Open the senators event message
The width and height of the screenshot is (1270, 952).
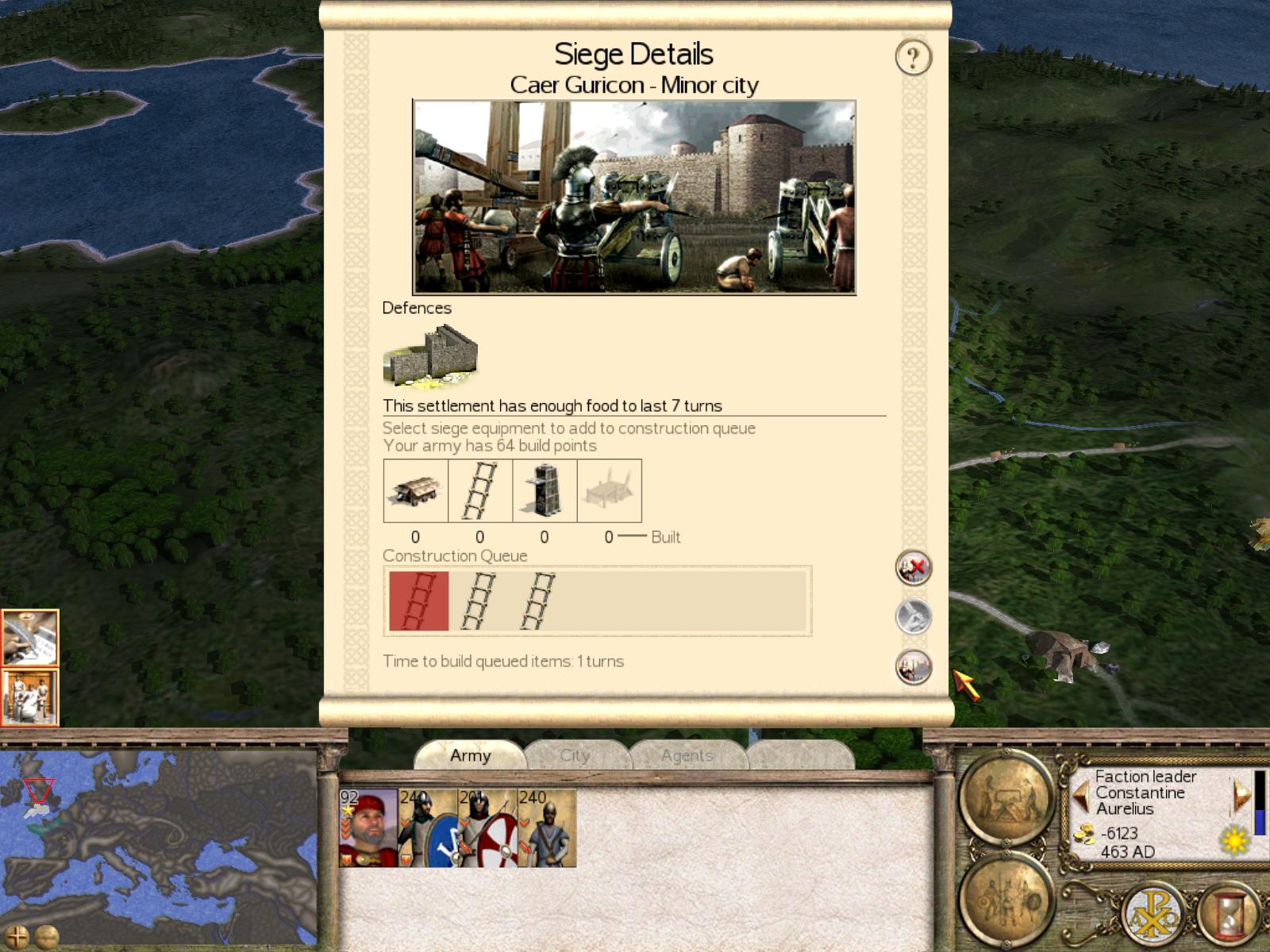click(30, 697)
